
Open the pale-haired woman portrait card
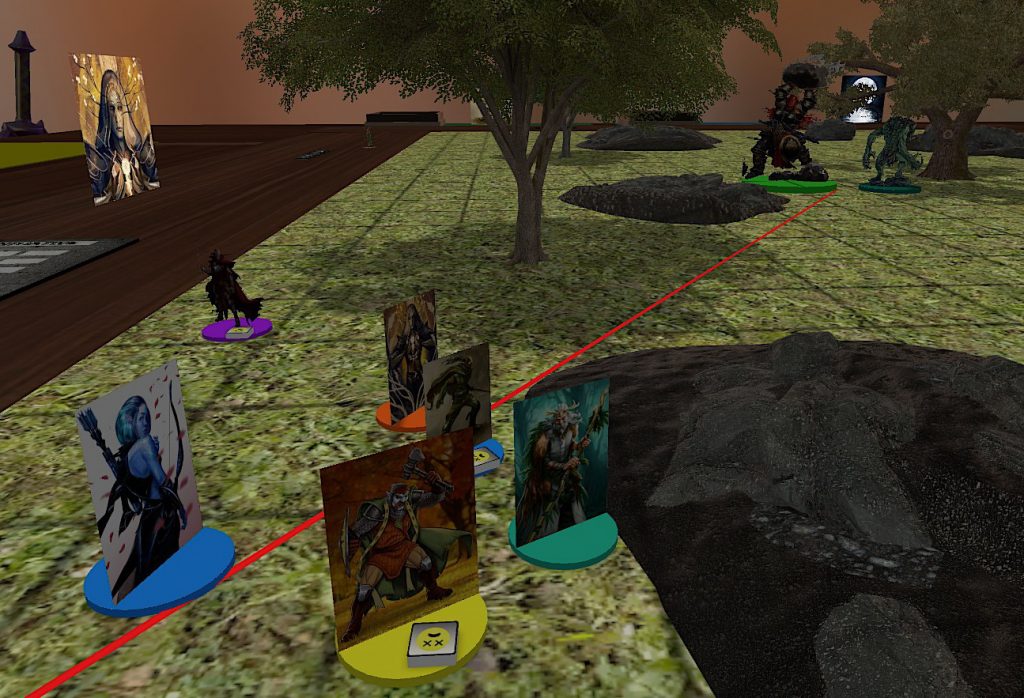pos(116,126)
